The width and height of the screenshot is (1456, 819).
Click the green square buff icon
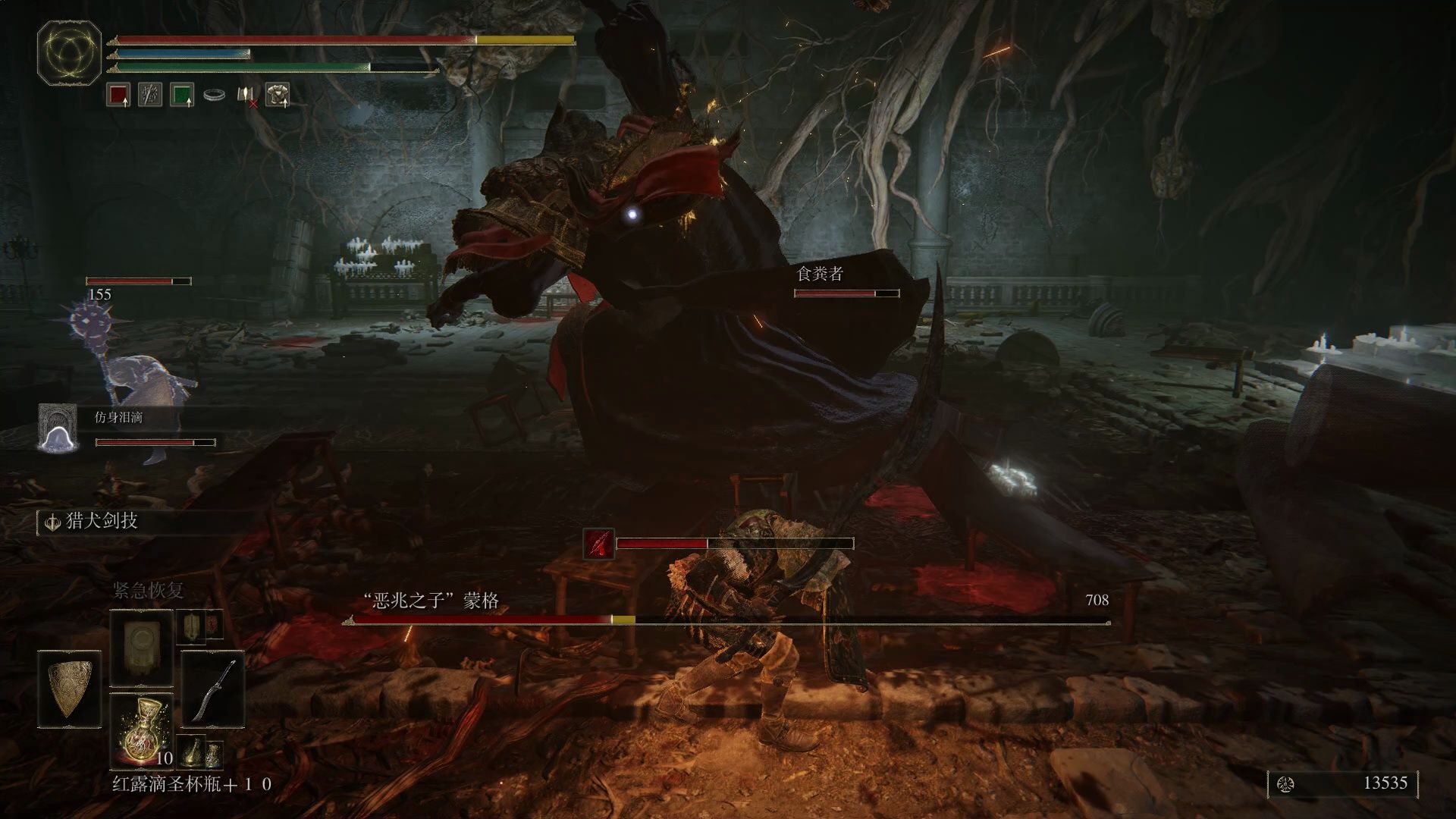coord(182,95)
